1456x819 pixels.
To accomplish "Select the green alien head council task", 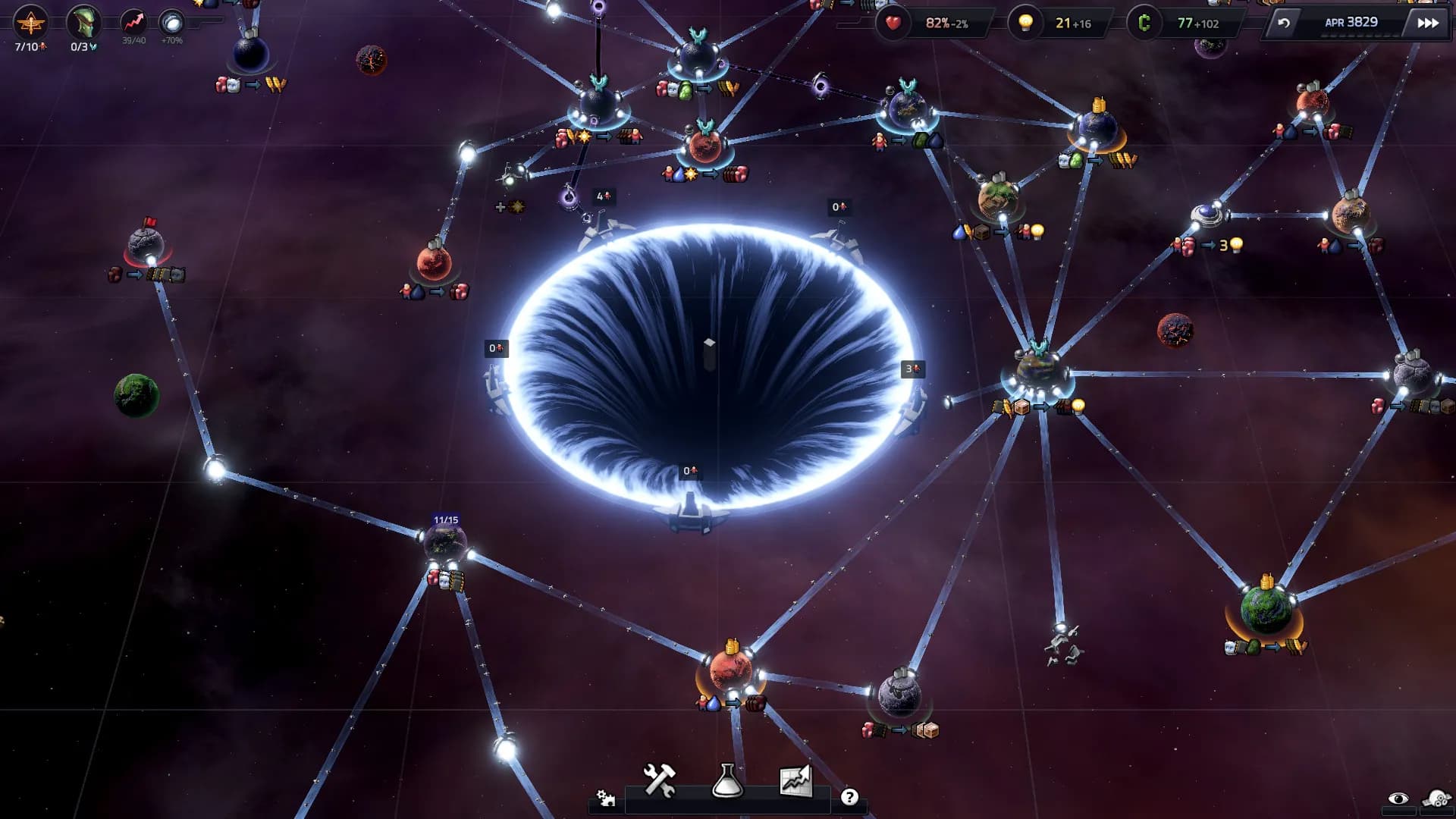I will coord(83,24).
